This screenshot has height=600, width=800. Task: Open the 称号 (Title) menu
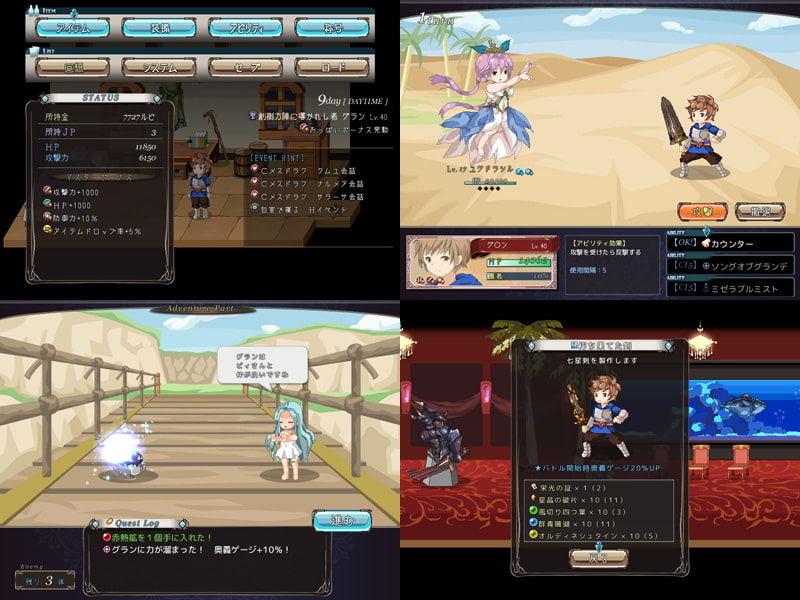tap(332, 28)
